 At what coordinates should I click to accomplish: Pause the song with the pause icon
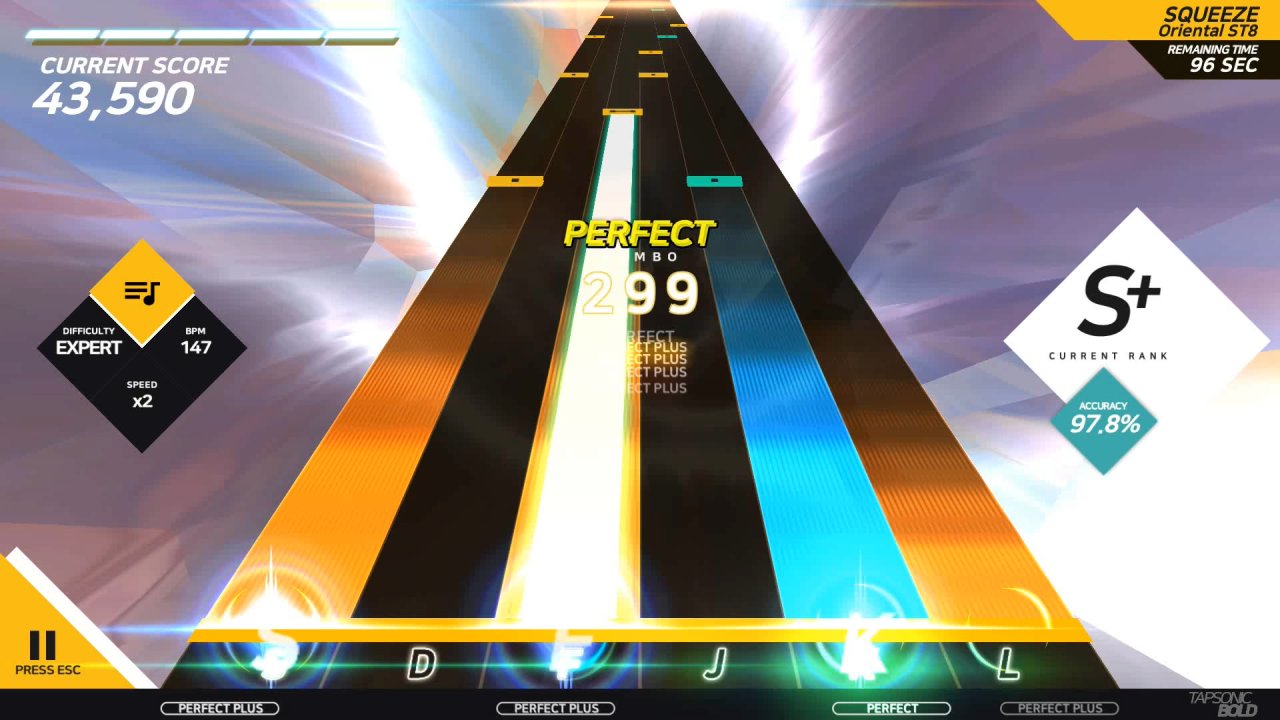tap(42, 645)
